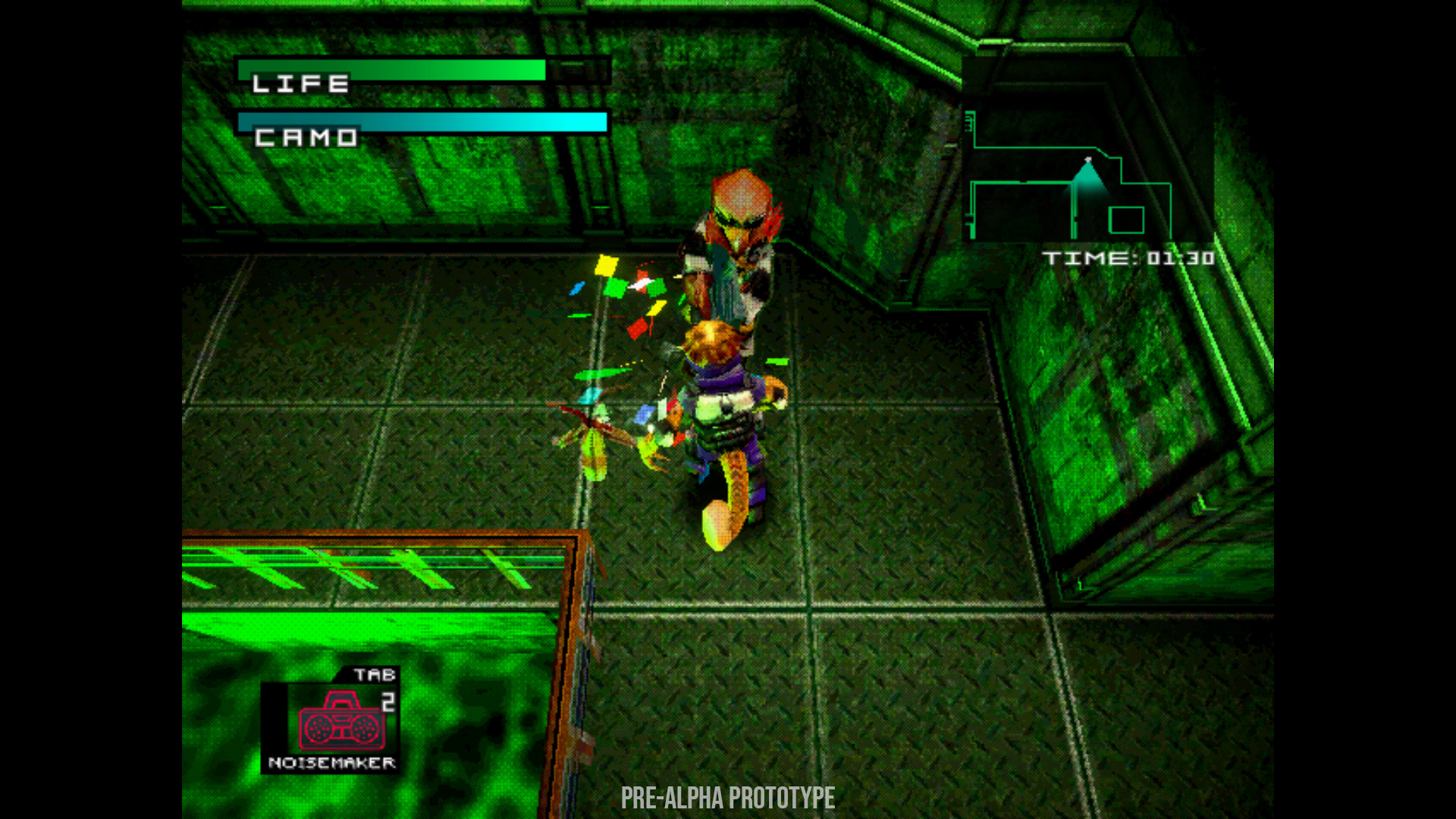Click the square room outline on the radar

1128,221
